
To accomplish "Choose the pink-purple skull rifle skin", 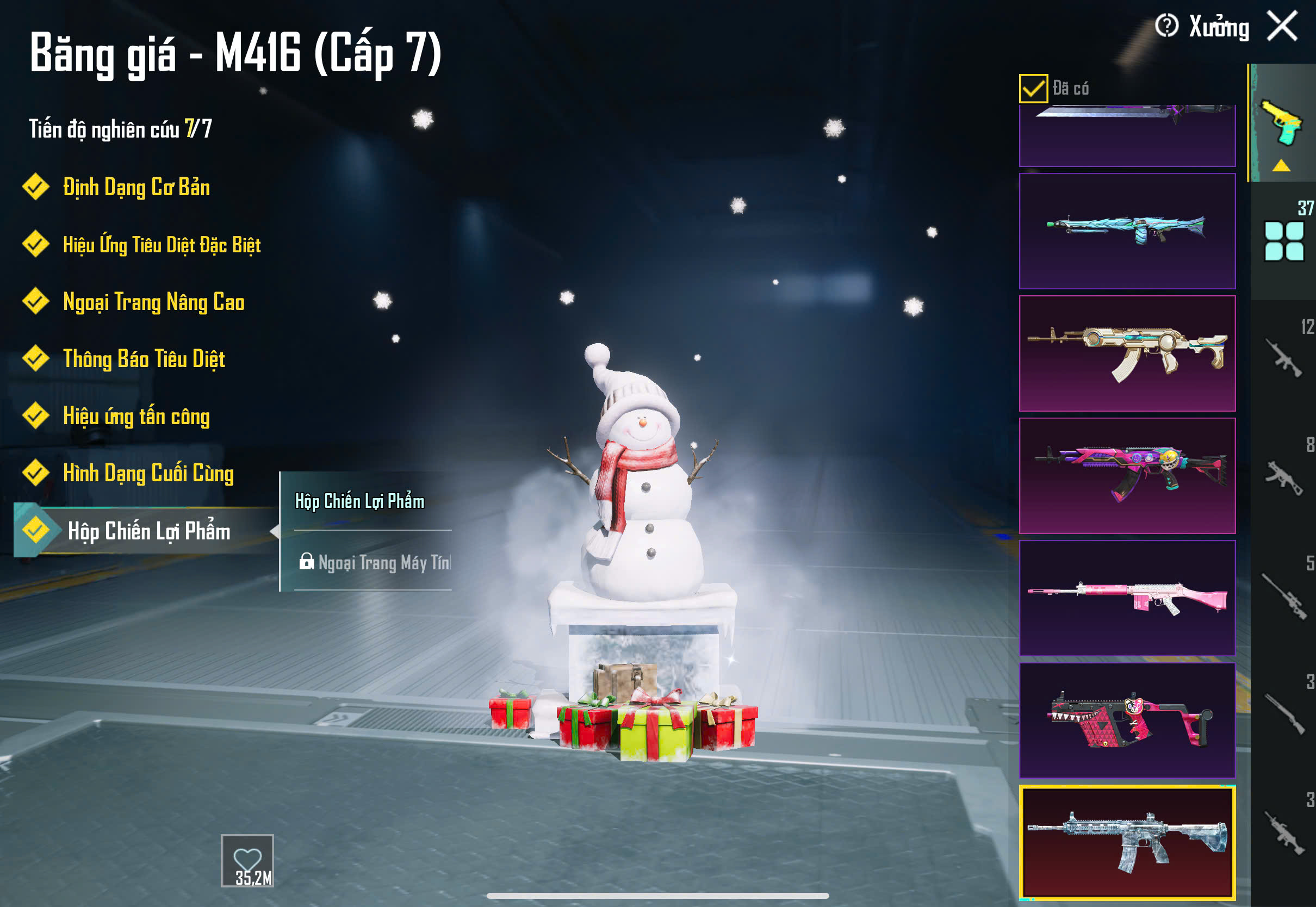I will (x=1127, y=475).
